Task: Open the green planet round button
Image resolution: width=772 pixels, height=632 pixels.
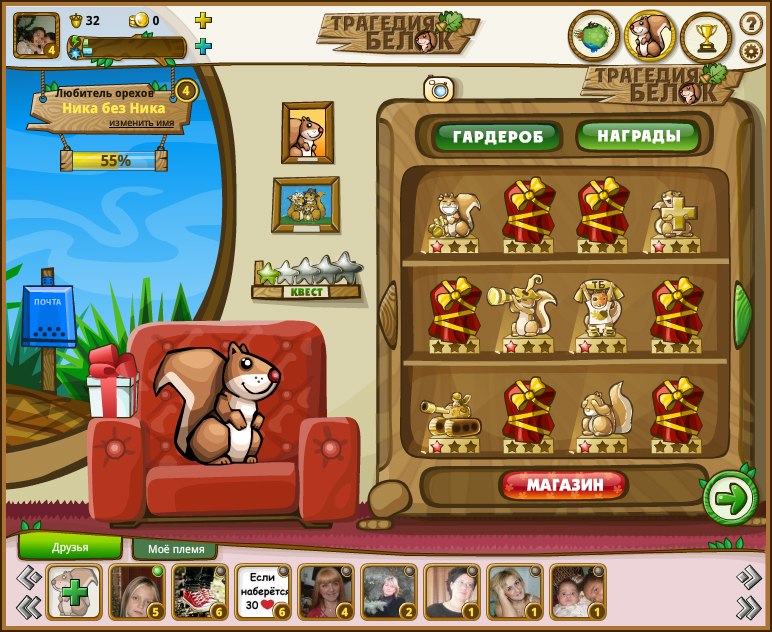Action: 593,37
